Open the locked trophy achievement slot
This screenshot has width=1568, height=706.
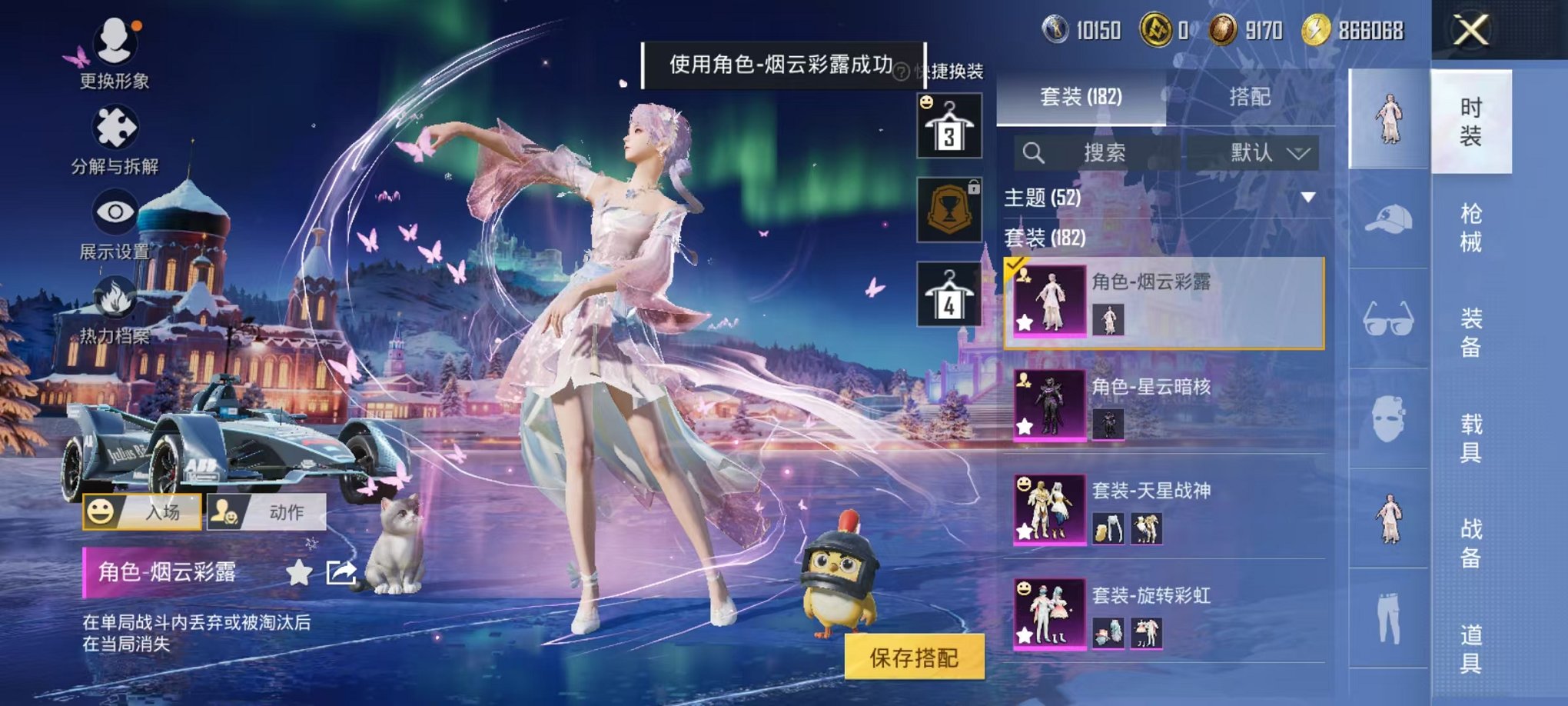point(950,209)
